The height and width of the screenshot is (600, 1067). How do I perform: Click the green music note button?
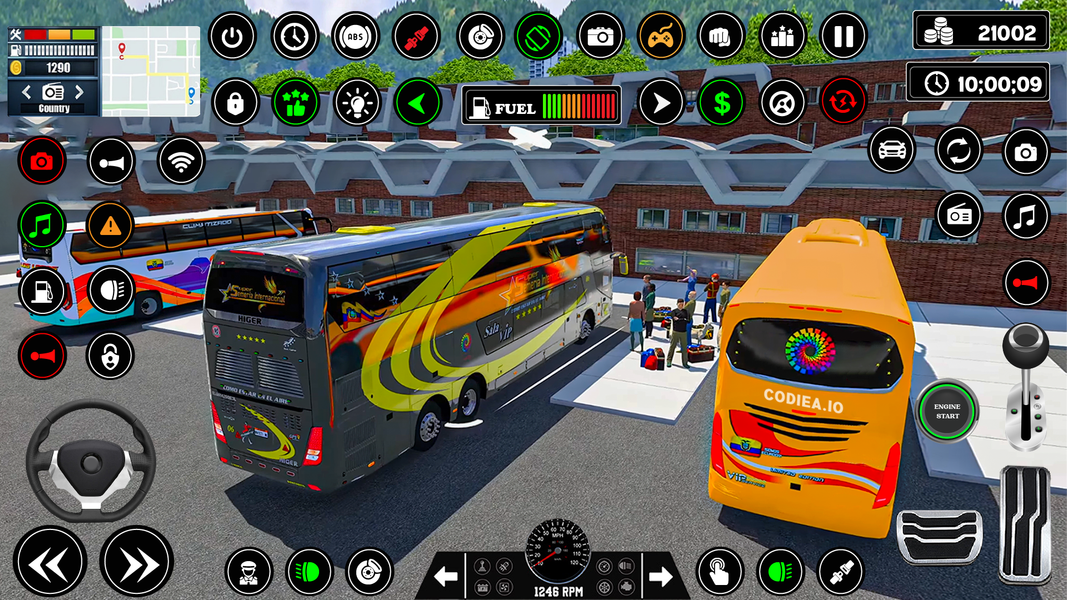click(42, 224)
